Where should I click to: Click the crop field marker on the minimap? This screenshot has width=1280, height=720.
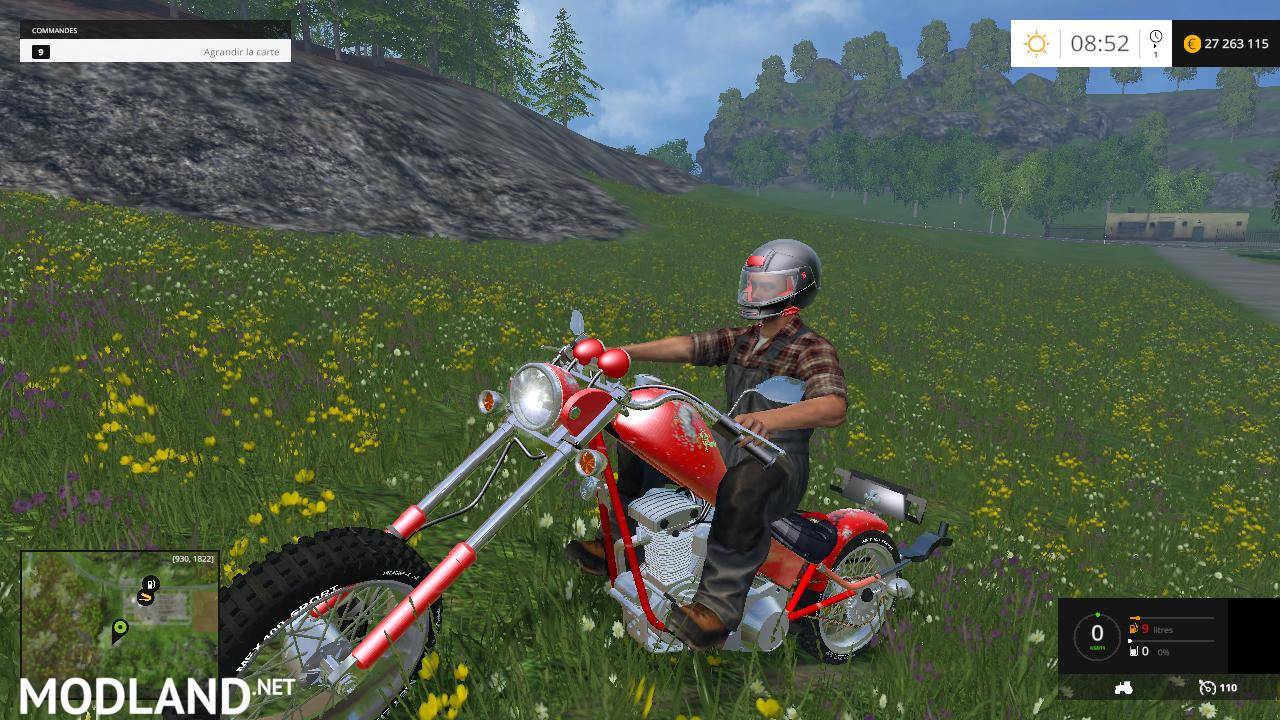(146, 597)
